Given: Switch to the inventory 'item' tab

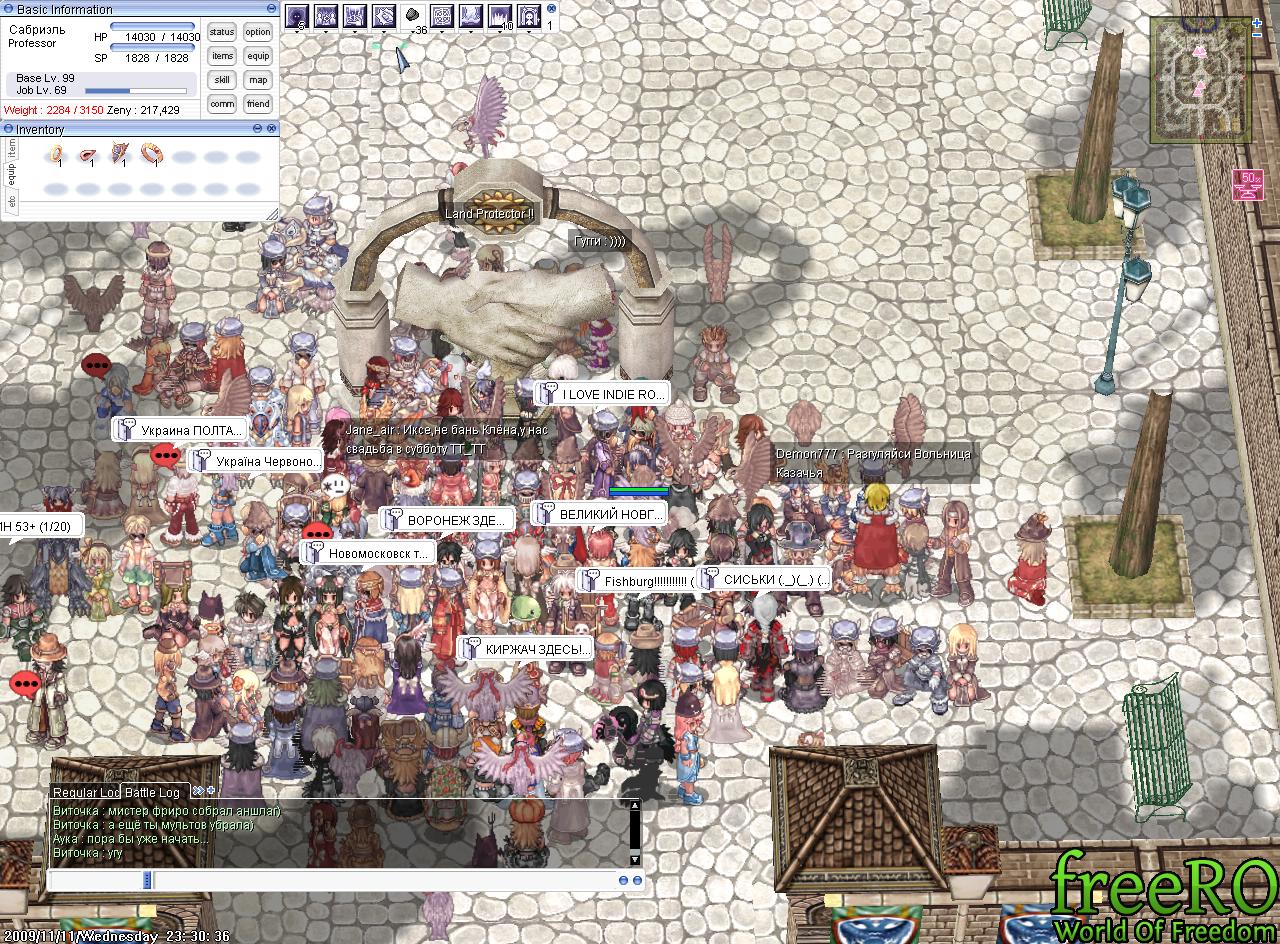Looking at the screenshot, I should coord(12,150).
